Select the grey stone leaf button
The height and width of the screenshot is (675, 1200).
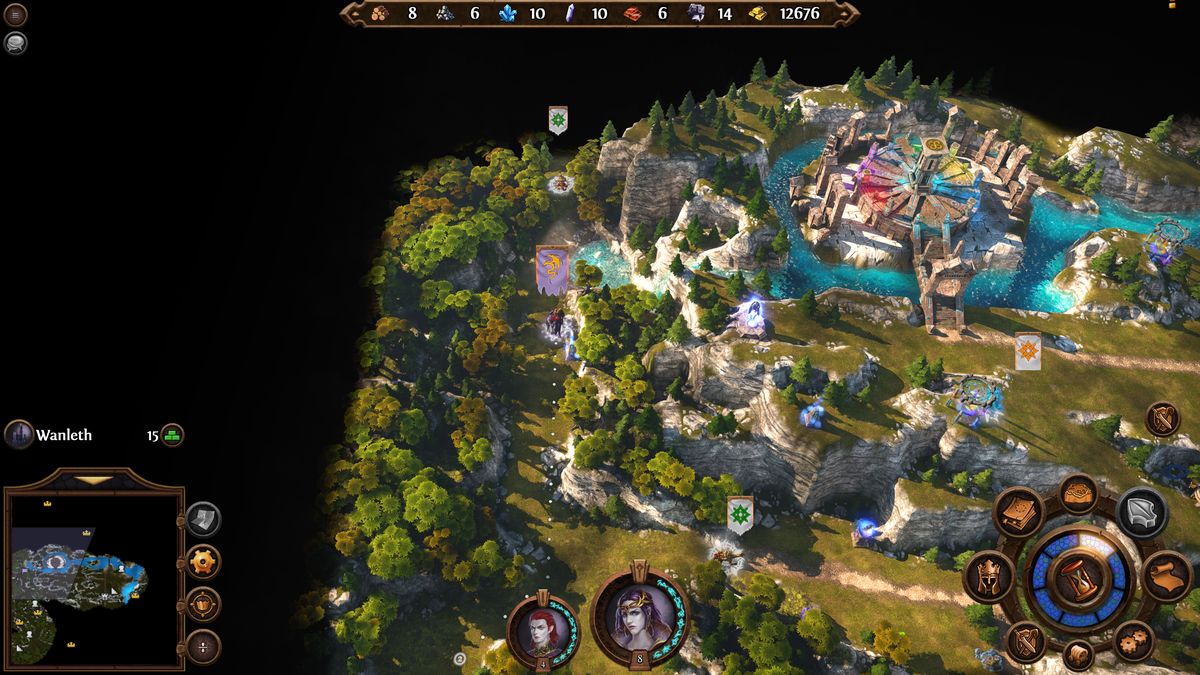coord(1141,512)
